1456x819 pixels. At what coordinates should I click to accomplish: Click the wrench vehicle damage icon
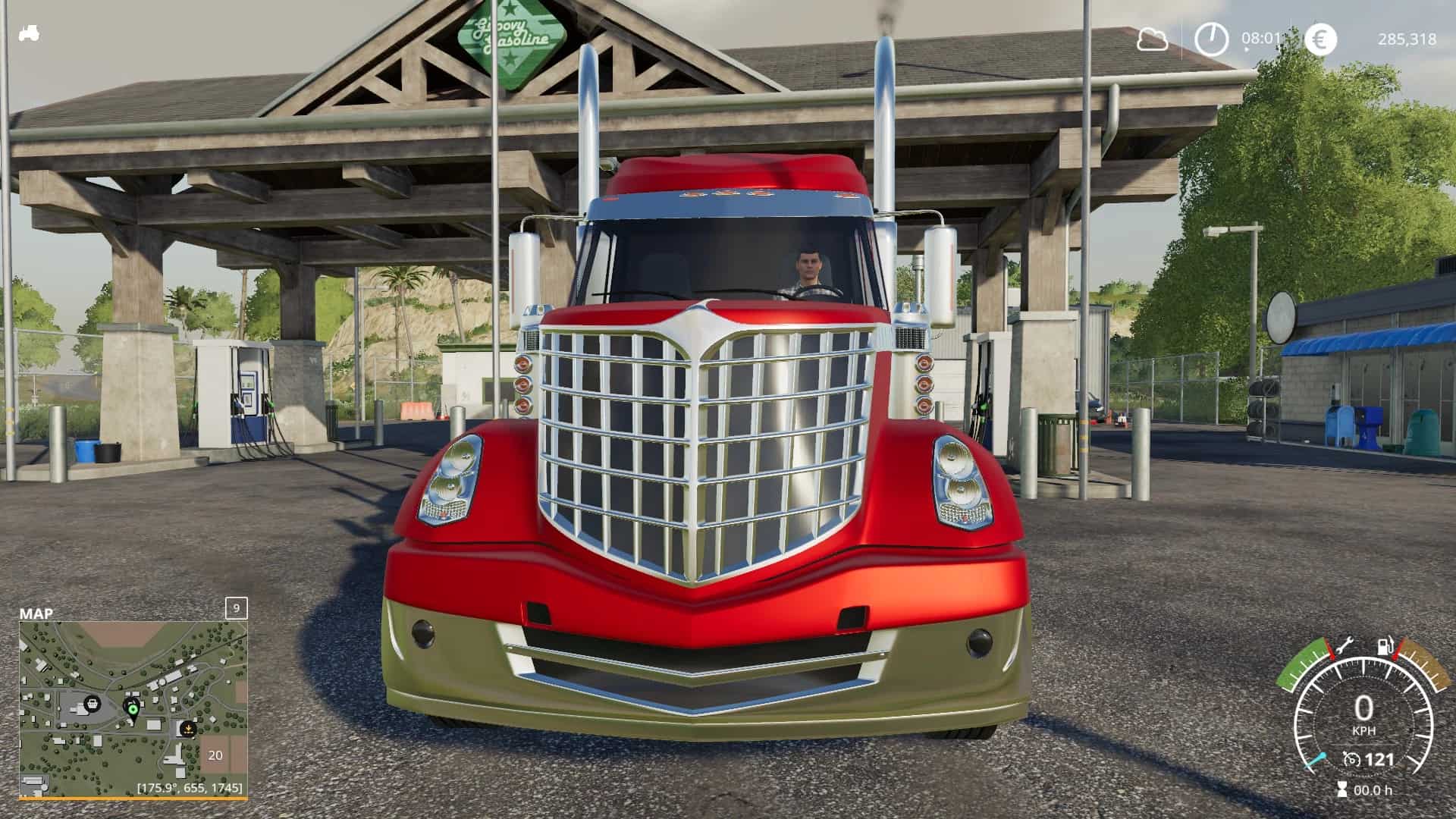click(1343, 646)
